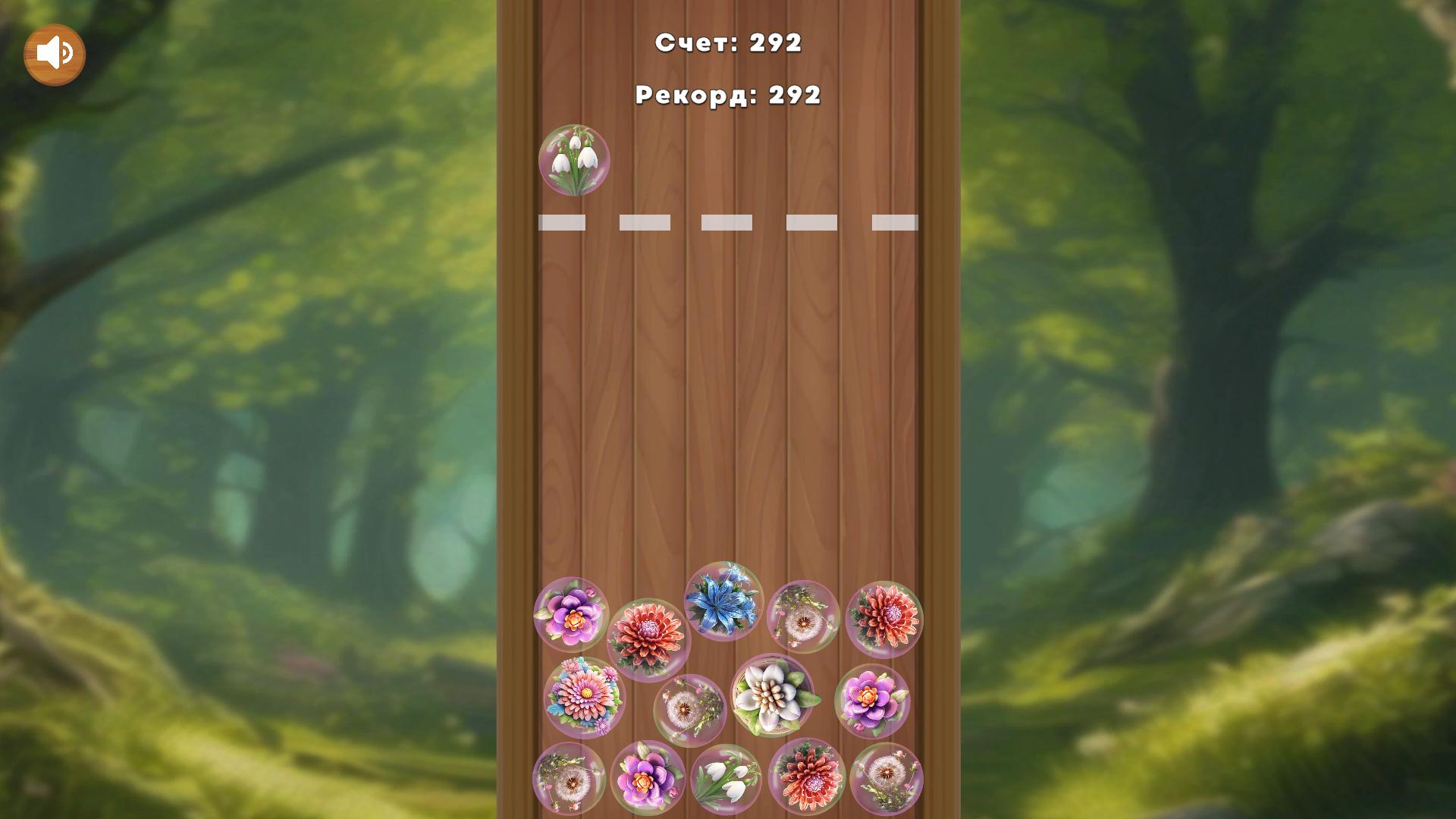Click the dashed danger line on the board
Viewport: 1456px width, 819px height.
(728, 222)
